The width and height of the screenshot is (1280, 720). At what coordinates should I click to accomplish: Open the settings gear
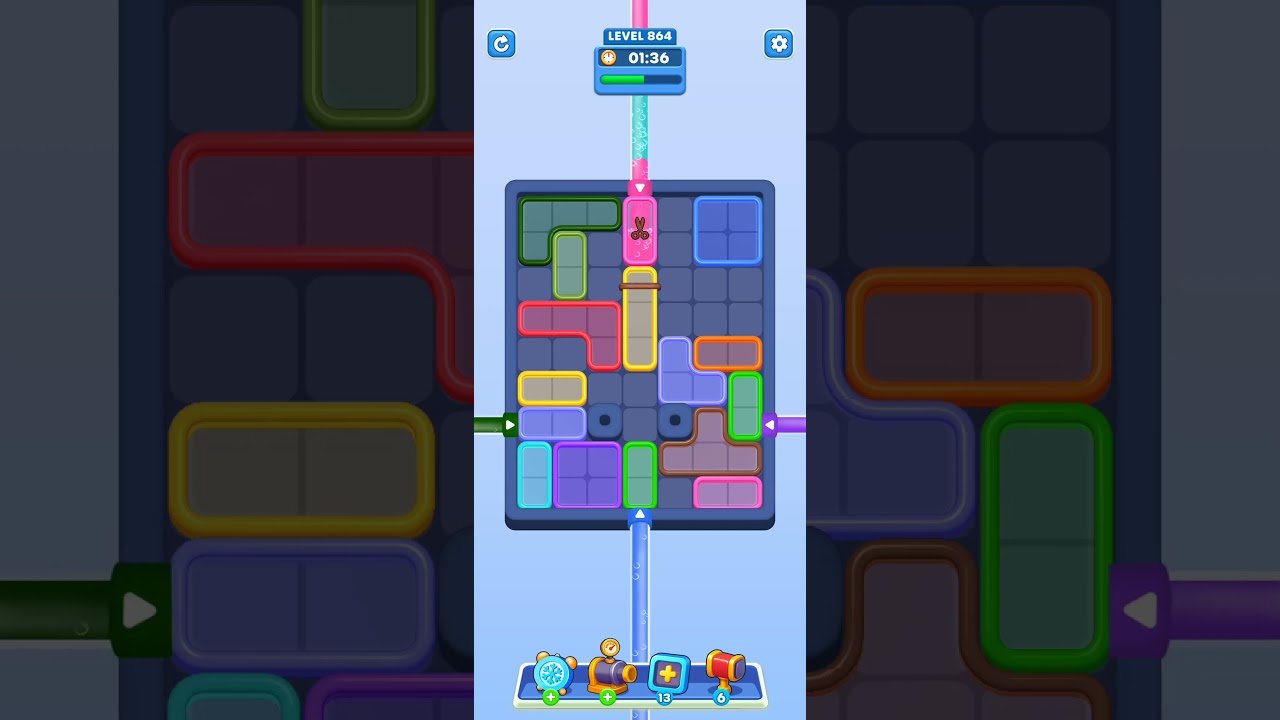778,44
